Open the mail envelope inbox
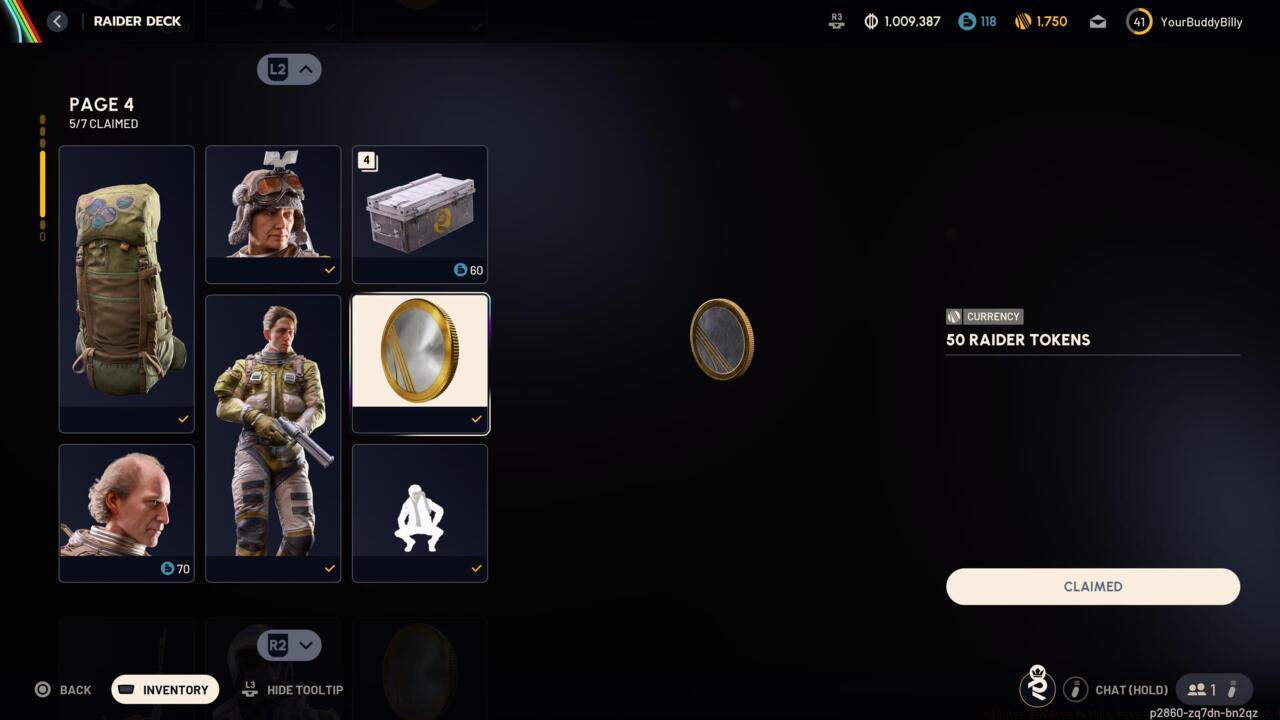 pyautogui.click(x=1097, y=20)
